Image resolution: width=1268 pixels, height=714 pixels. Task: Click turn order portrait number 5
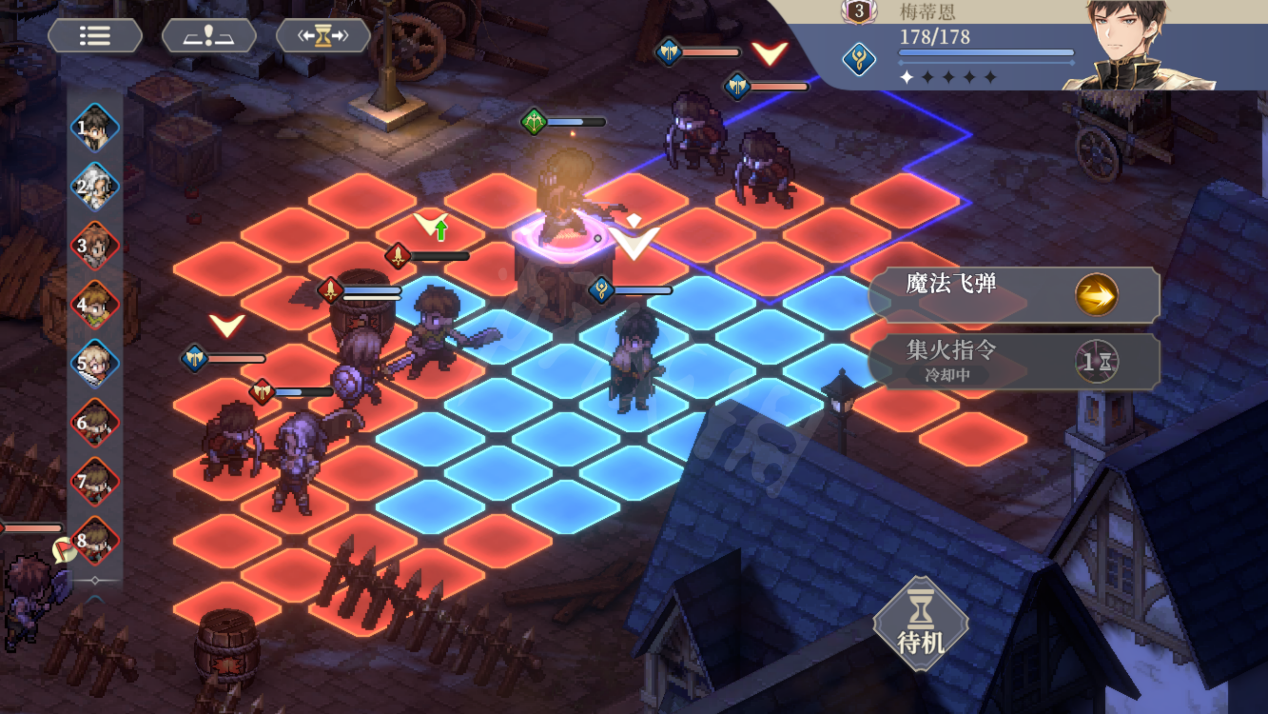coord(96,364)
